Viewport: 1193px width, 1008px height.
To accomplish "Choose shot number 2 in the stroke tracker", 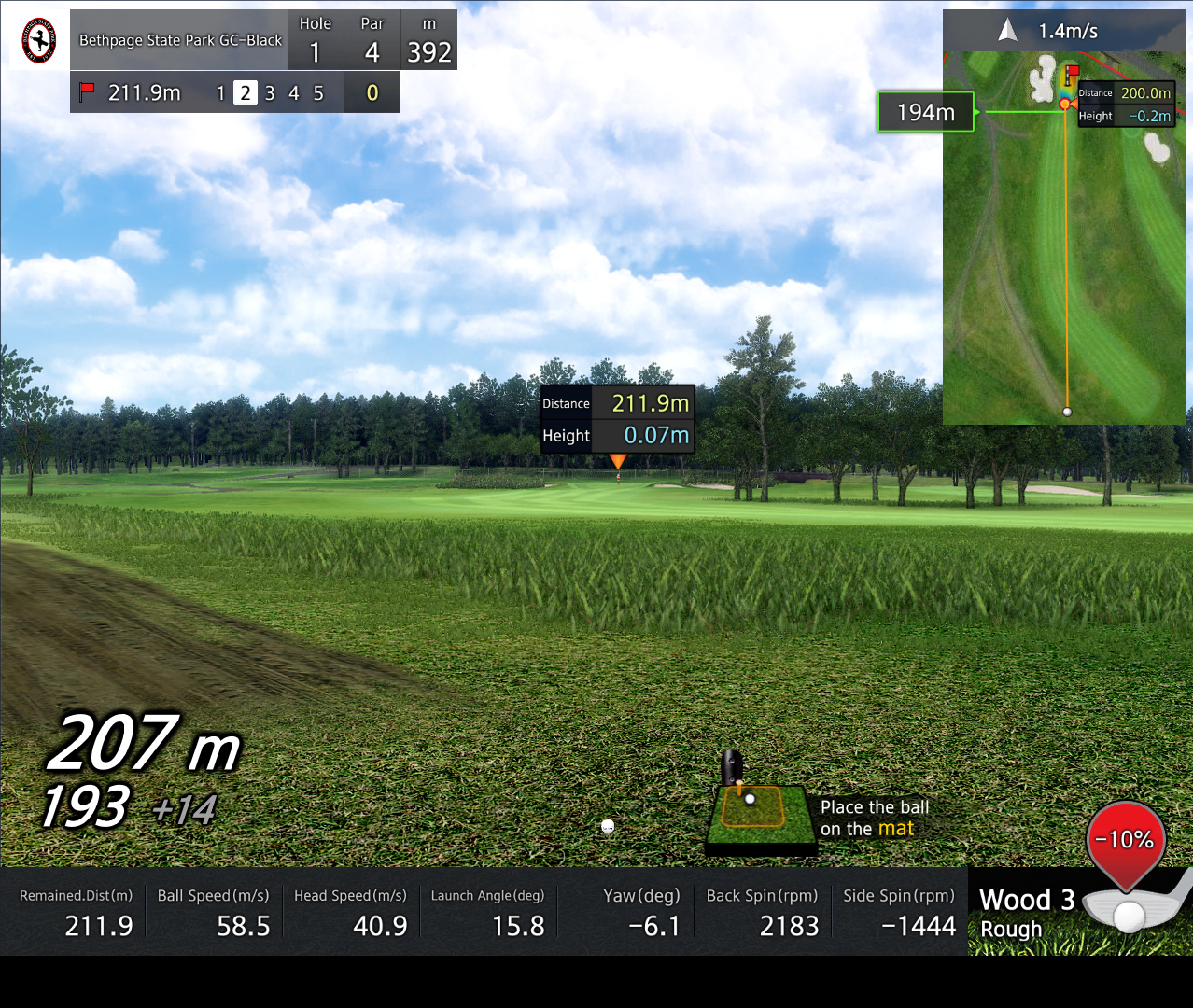I will point(245,92).
